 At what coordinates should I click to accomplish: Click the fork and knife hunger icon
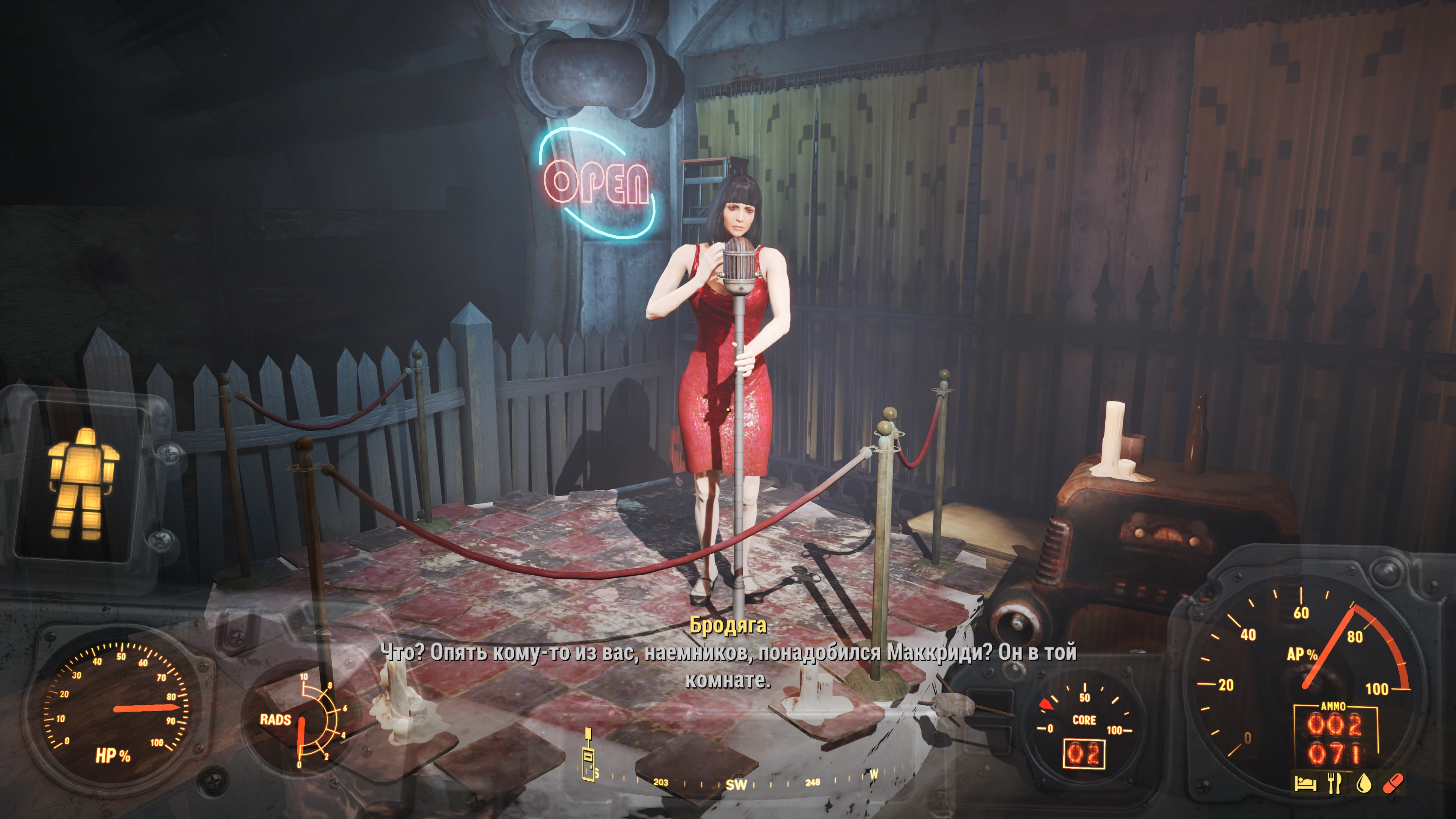(x=1334, y=783)
